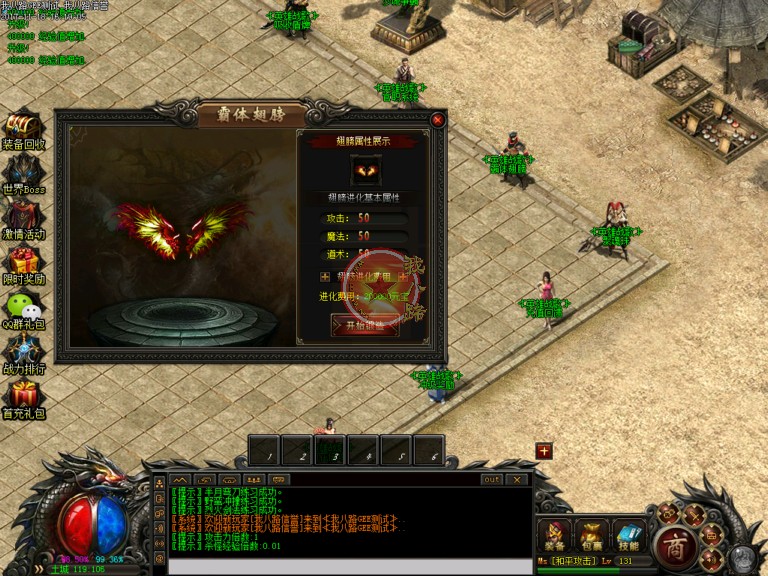View the 战力排行 power ranking

click(23, 352)
